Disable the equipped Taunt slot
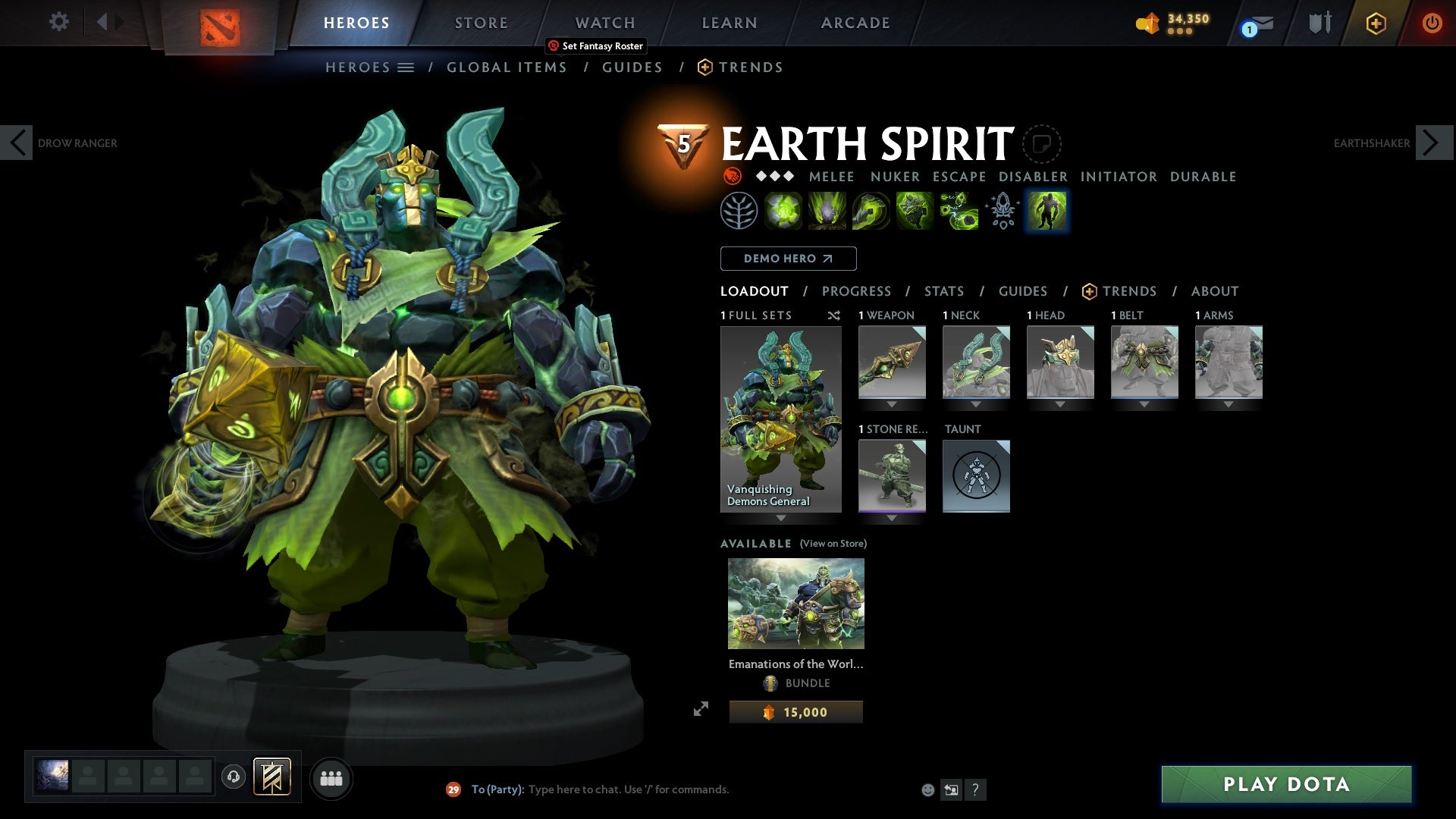 click(976, 476)
